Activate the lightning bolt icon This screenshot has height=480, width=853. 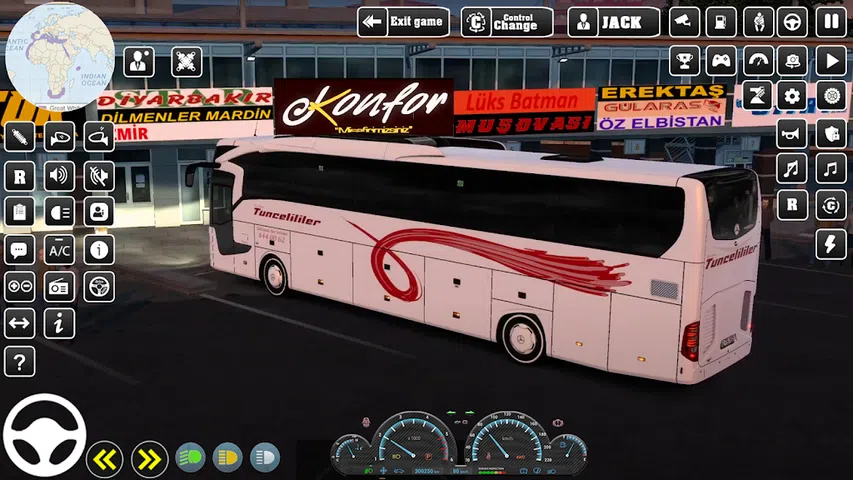pos(830,244)
